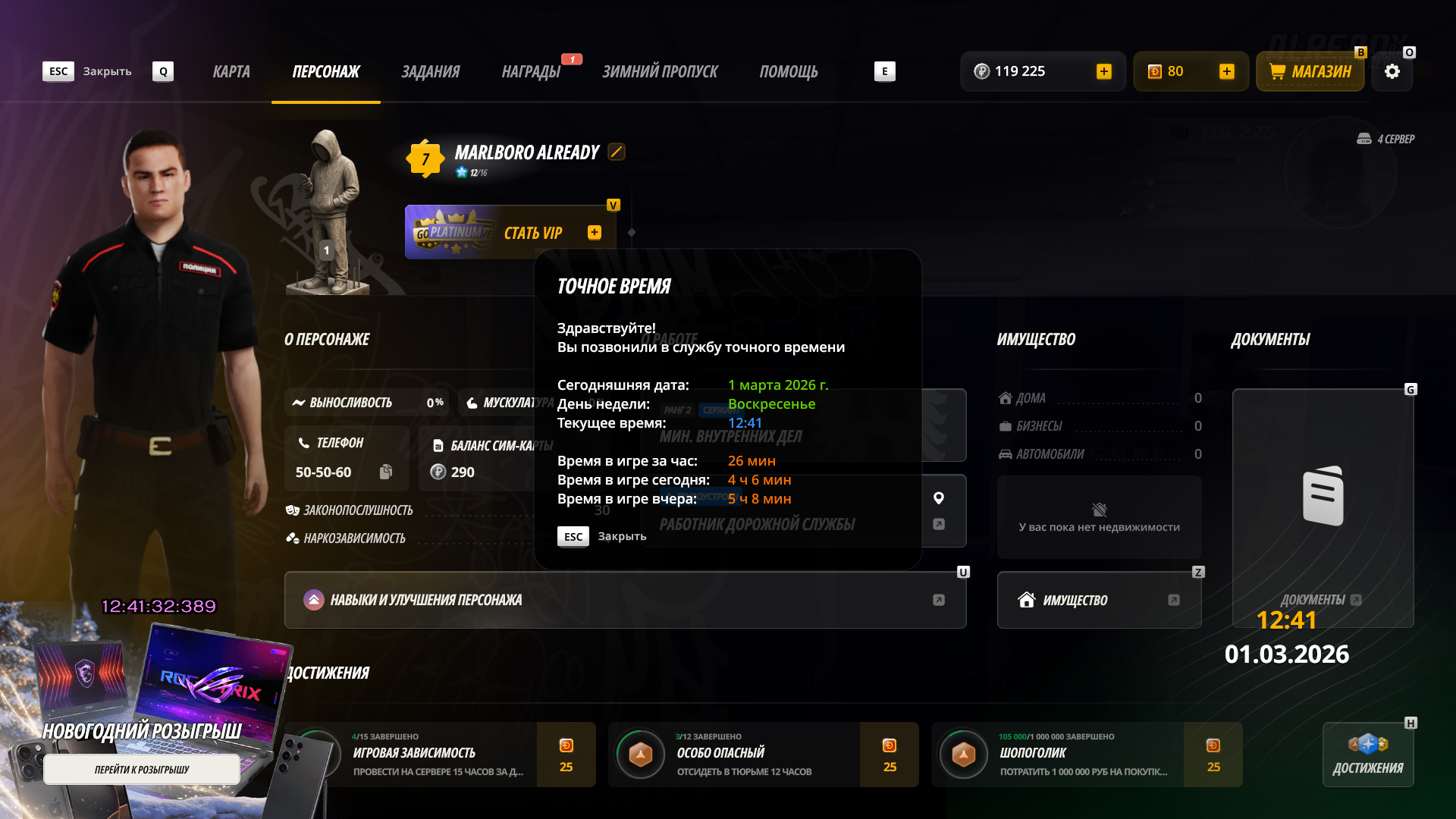Open the Зимний пропуск tab
Screen dimensions: 1456x819
coord(660,71)
